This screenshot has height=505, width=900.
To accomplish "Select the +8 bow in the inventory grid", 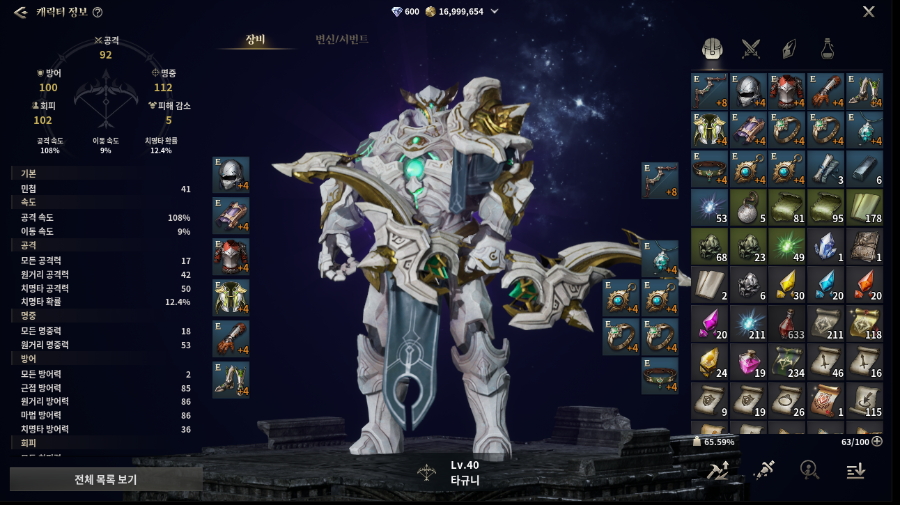I will point(710,91).
